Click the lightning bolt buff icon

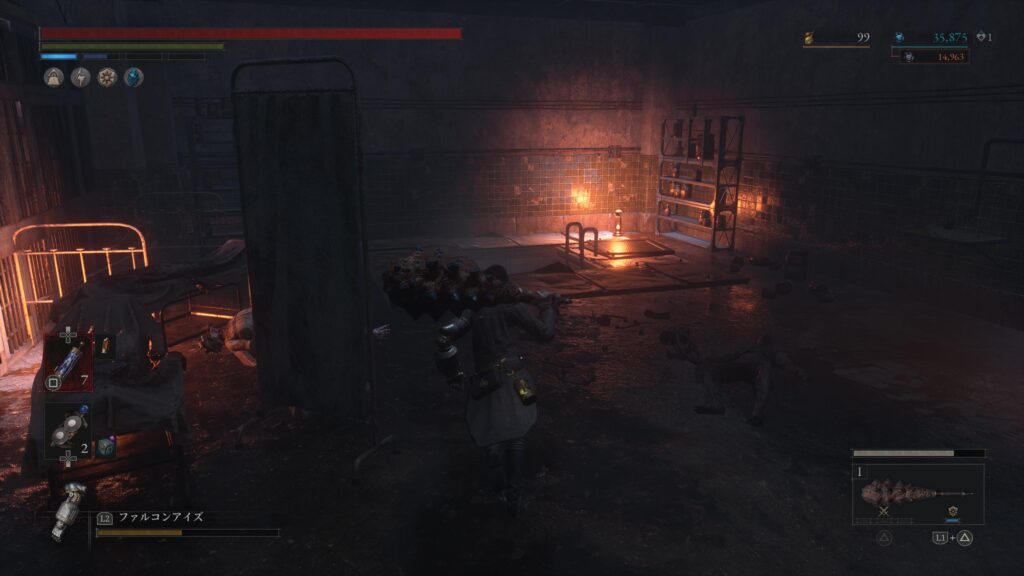pos(80,77)
